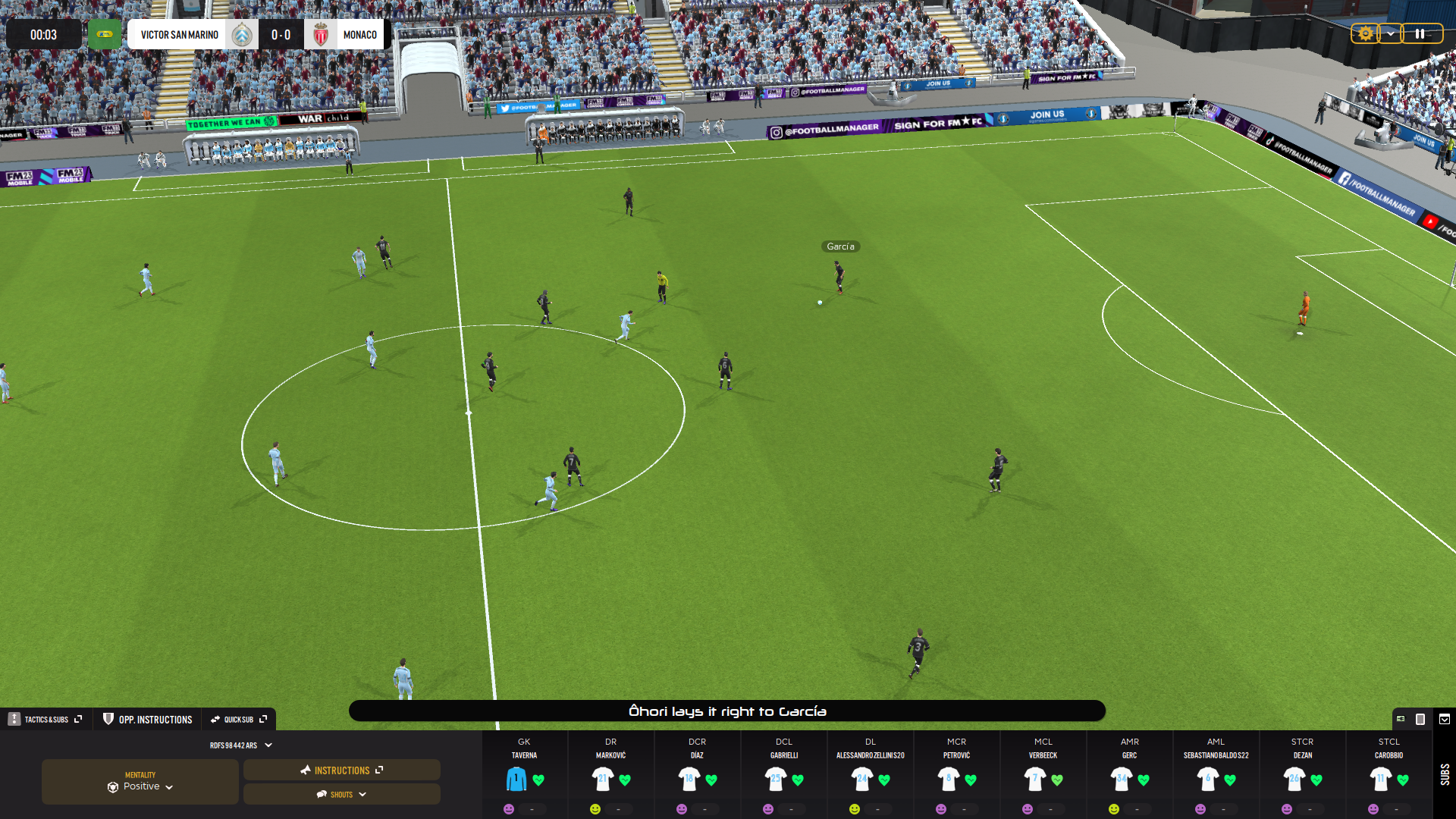The height and width of the screenshot is (819, 1456).
Task: Open the team Instructions panel
Action: [x=342, y=770]
